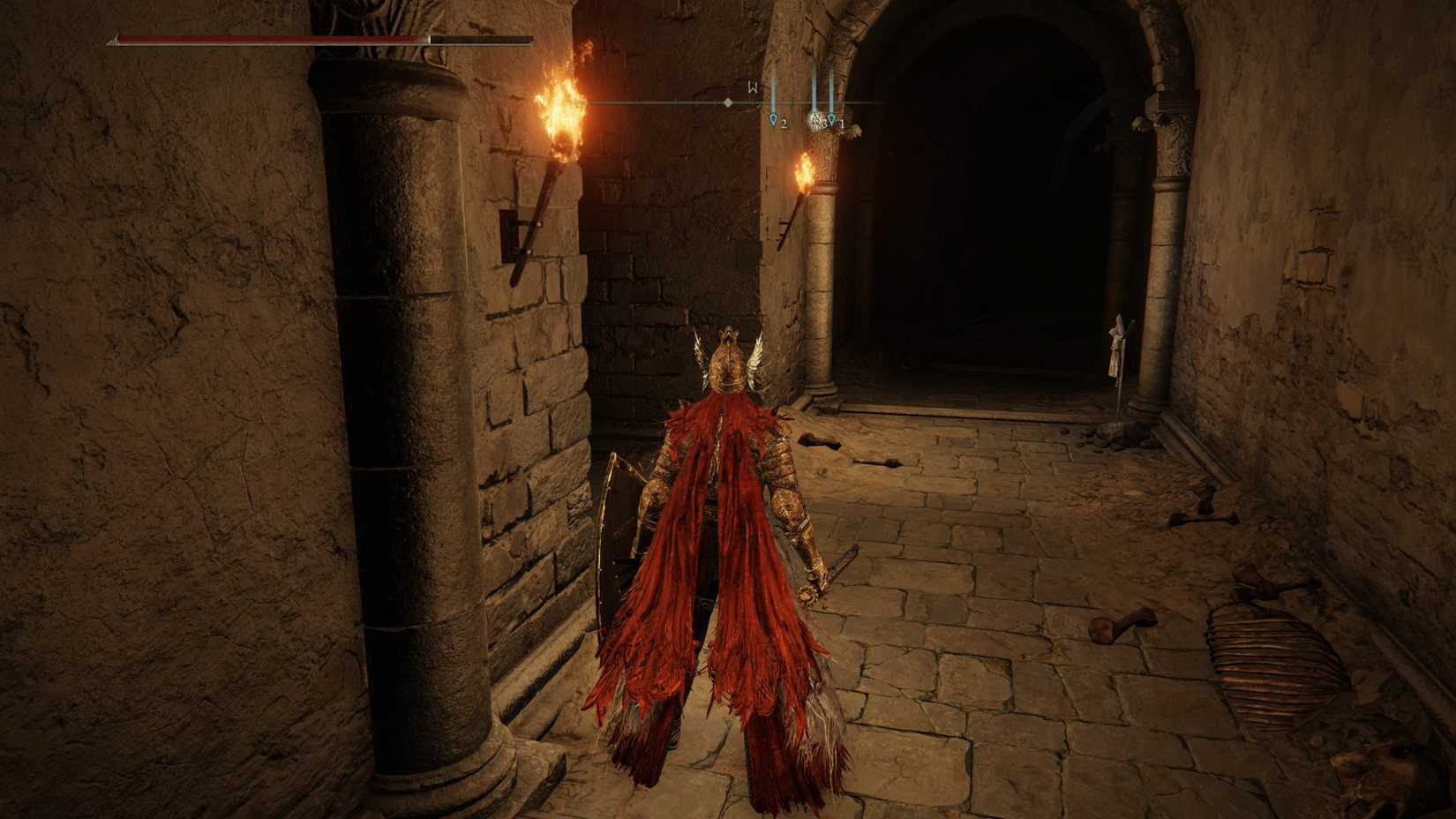Select rally marker 2 on the compass
The width and height of the screenshot is (1456, 819).
[x=773, y=119]
